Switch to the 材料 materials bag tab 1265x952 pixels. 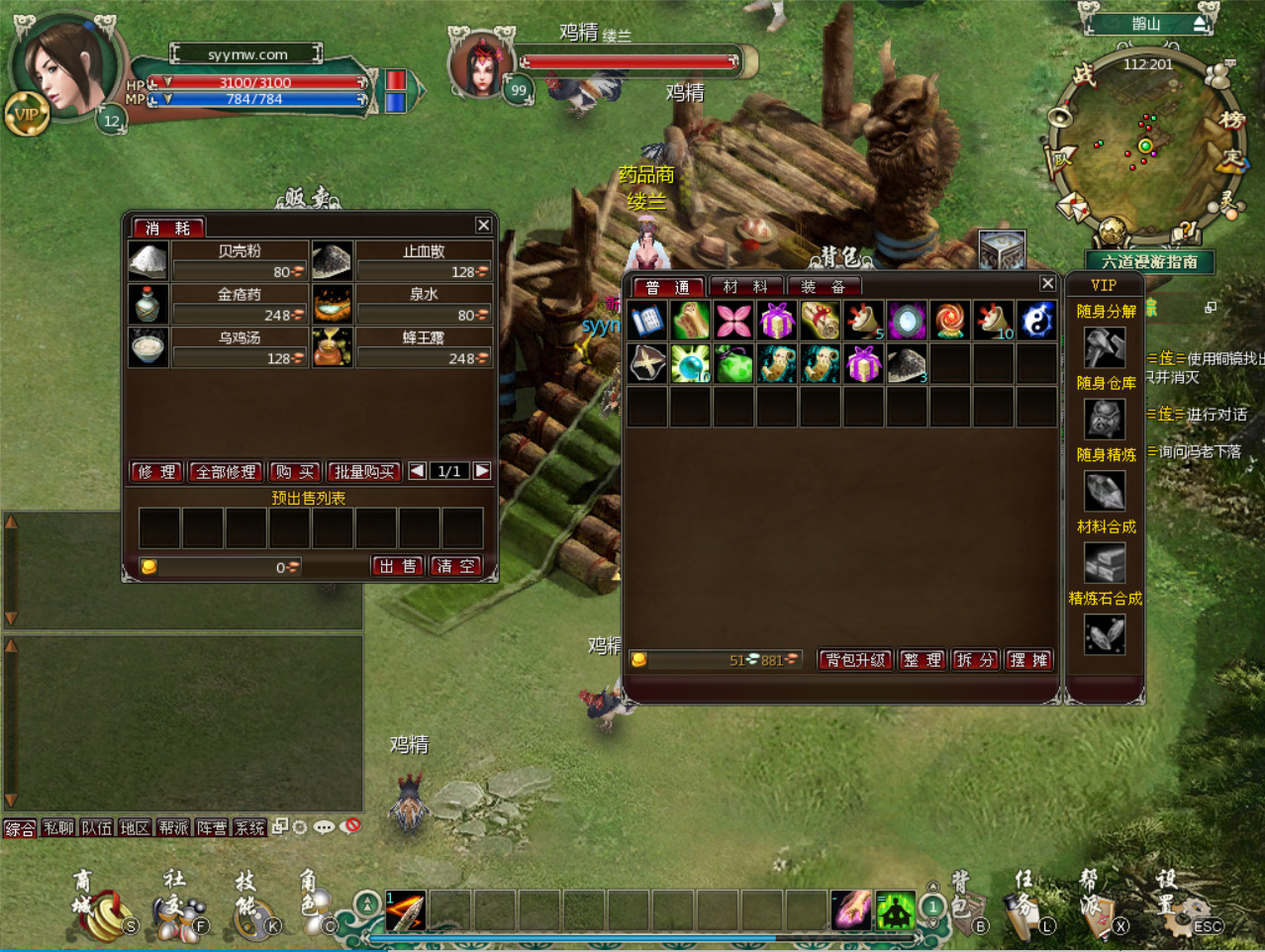point(745,287)
